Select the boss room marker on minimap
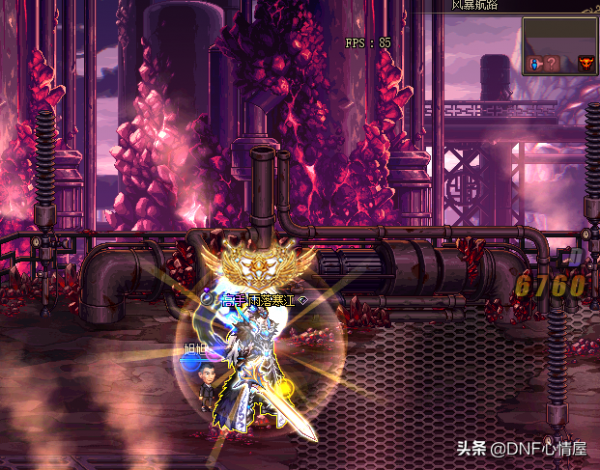The height and width of the screenshot is (470, 600). point(586,64)
